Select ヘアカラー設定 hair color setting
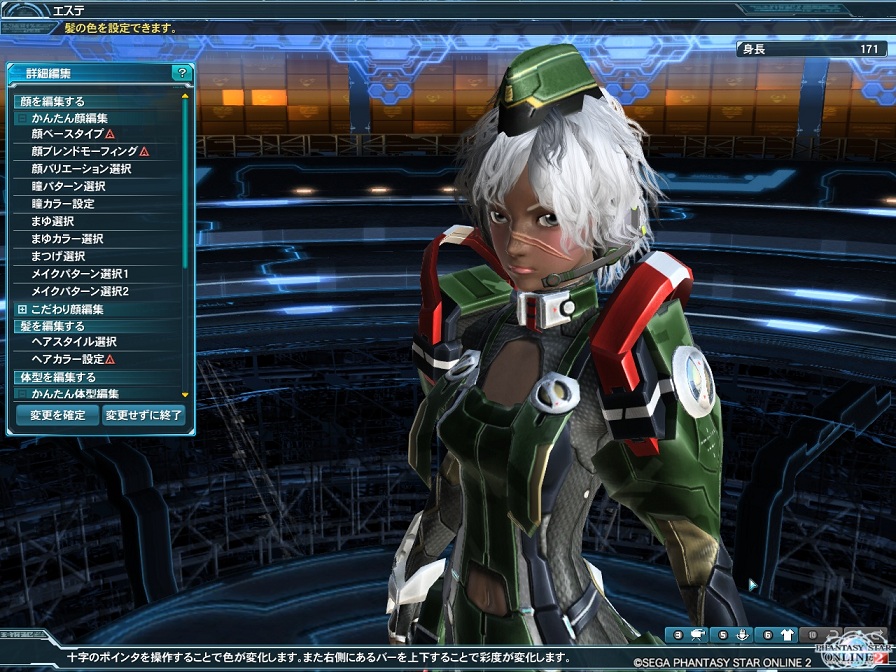This screenshot has width=896, height=672. coord(68,359)
